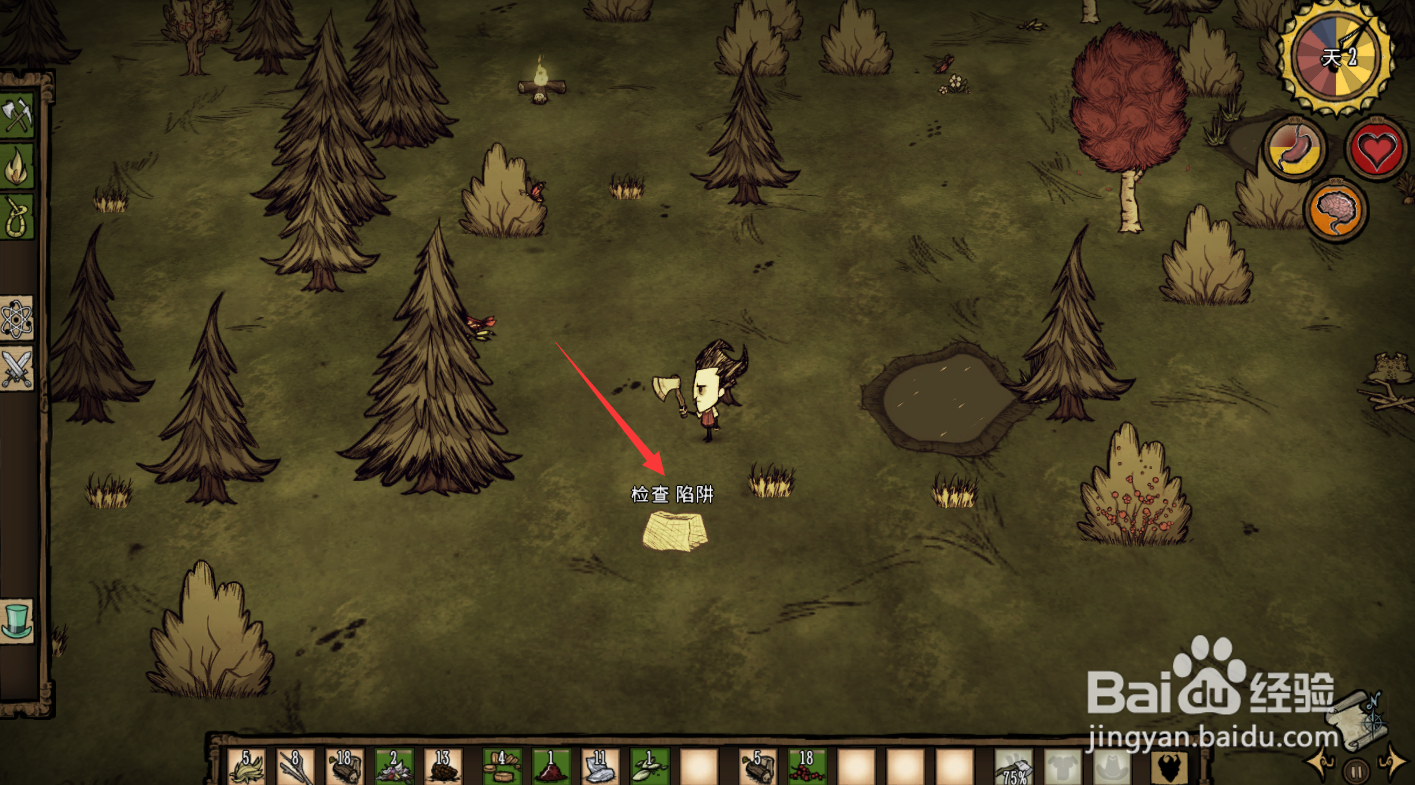The width and height of the screenshot is (1415, 785).
Task: Open the crossed swords Fight tab
Action: click(x=17, y=369)
